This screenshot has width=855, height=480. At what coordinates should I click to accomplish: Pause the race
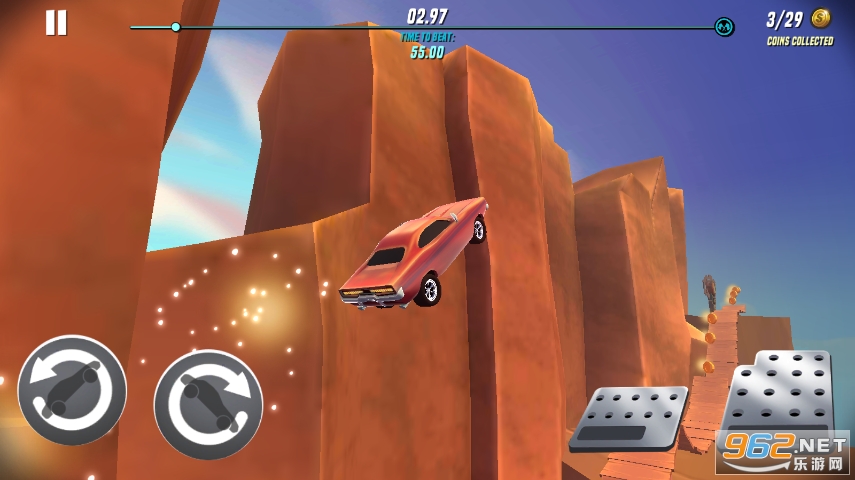pyautogui.click(x=56, y=22)
